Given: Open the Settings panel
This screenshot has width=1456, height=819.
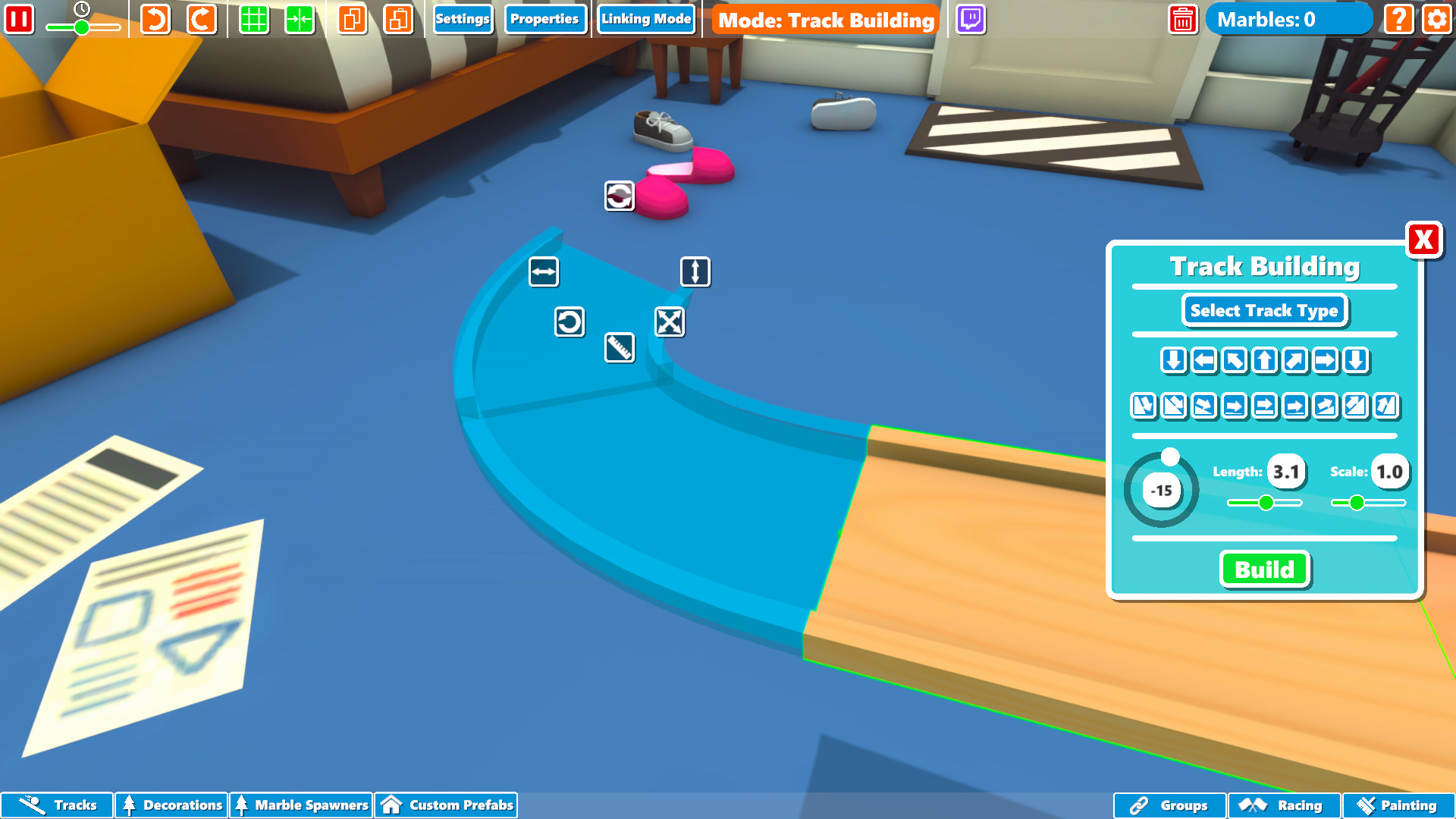Looking at the screenshot, I should click(x=463, y=19).
